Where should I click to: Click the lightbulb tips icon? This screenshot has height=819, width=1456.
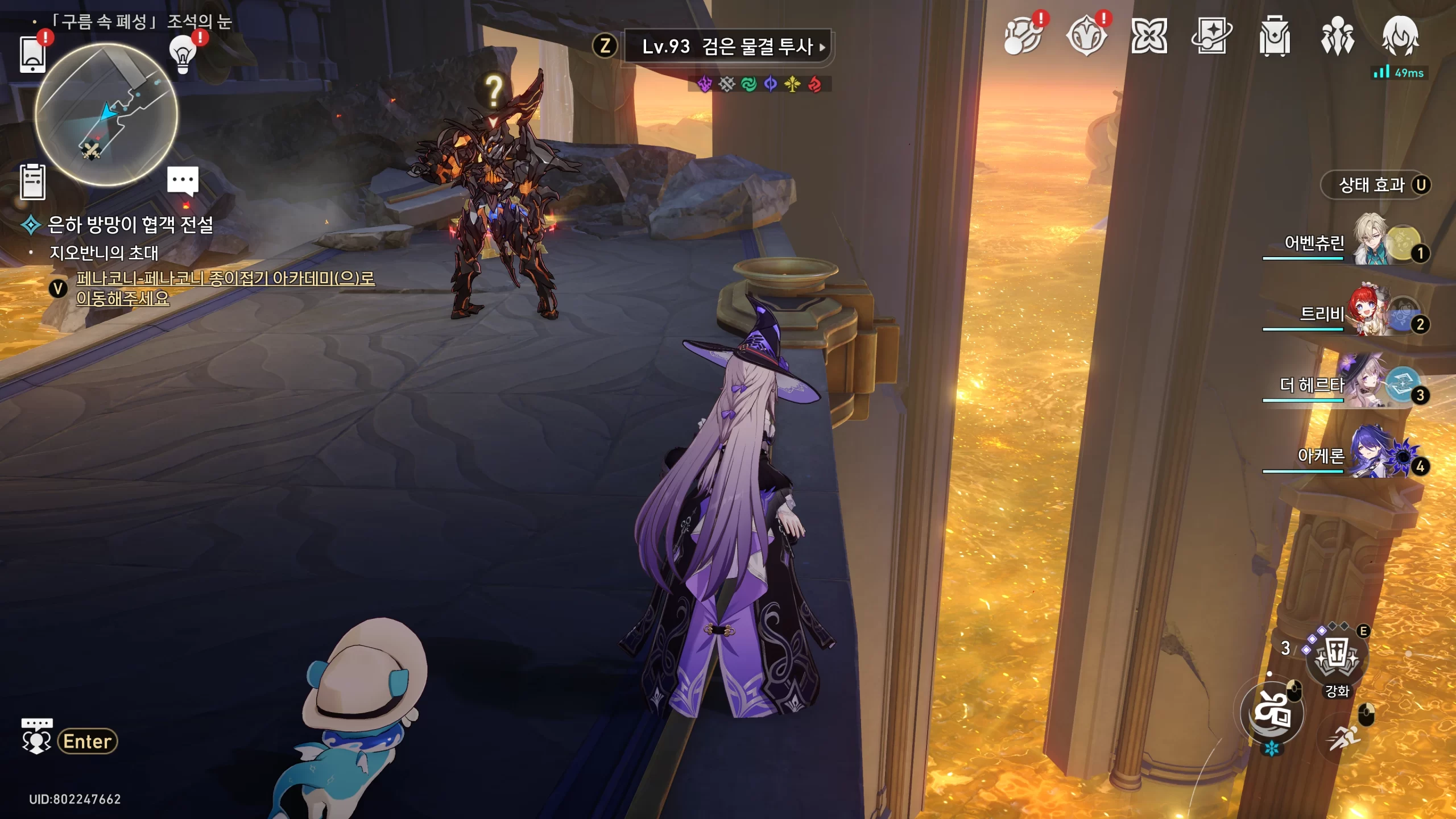(x=183, y=55)
